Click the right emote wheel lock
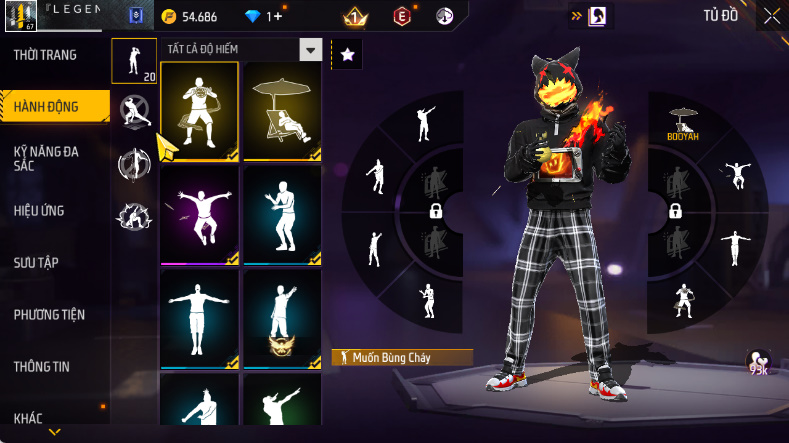The image size is (789, 443). (x=675, y=210)
